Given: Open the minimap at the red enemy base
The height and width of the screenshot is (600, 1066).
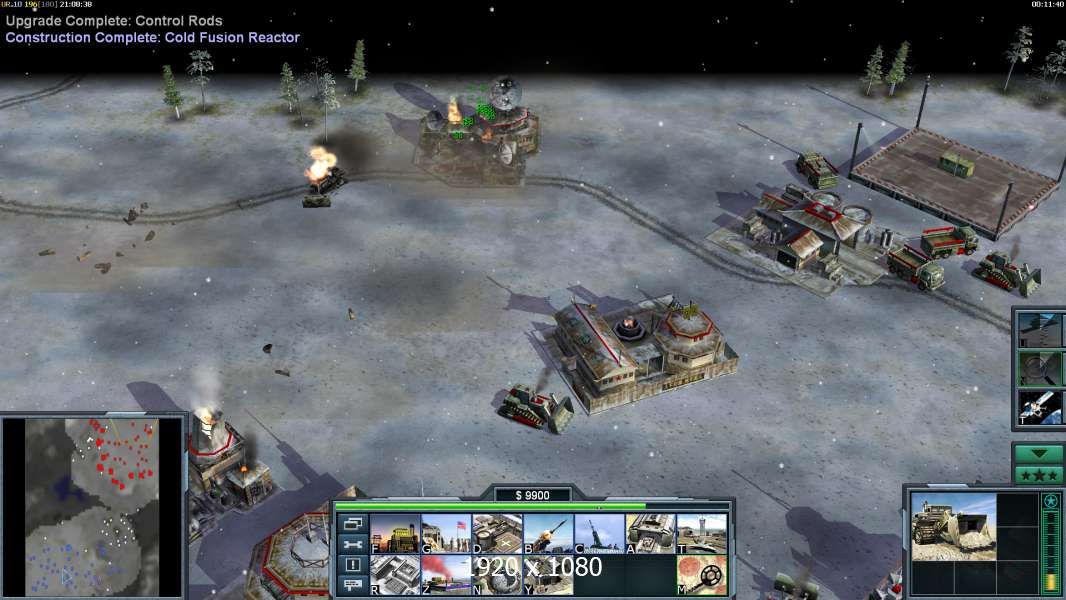Looking at the screenshot, I should [x=120, y=465].
